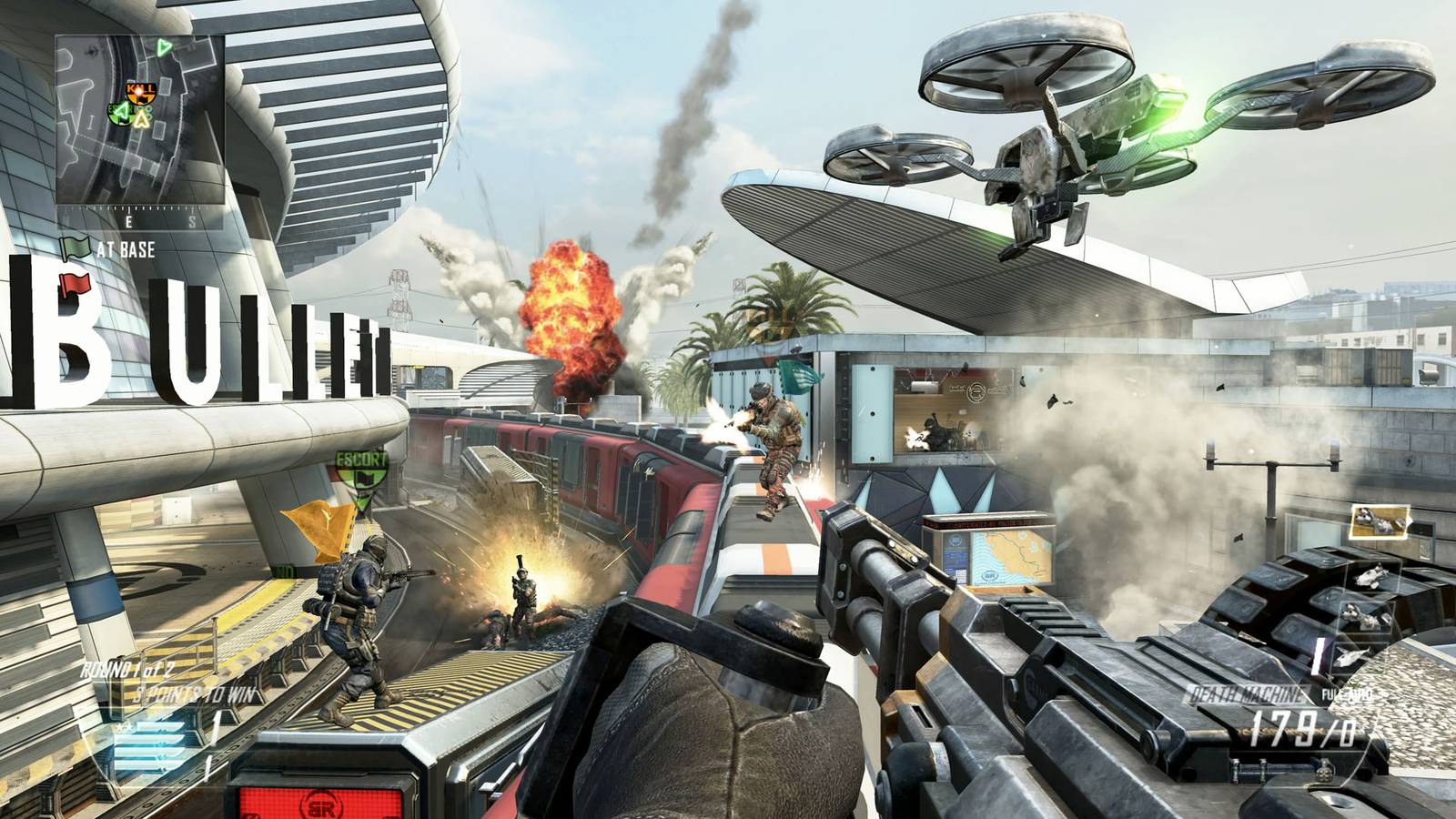Click the missile scorestreak icon at the bottom
Screen dimensions: 1456x819
[x=1354, y=655]
